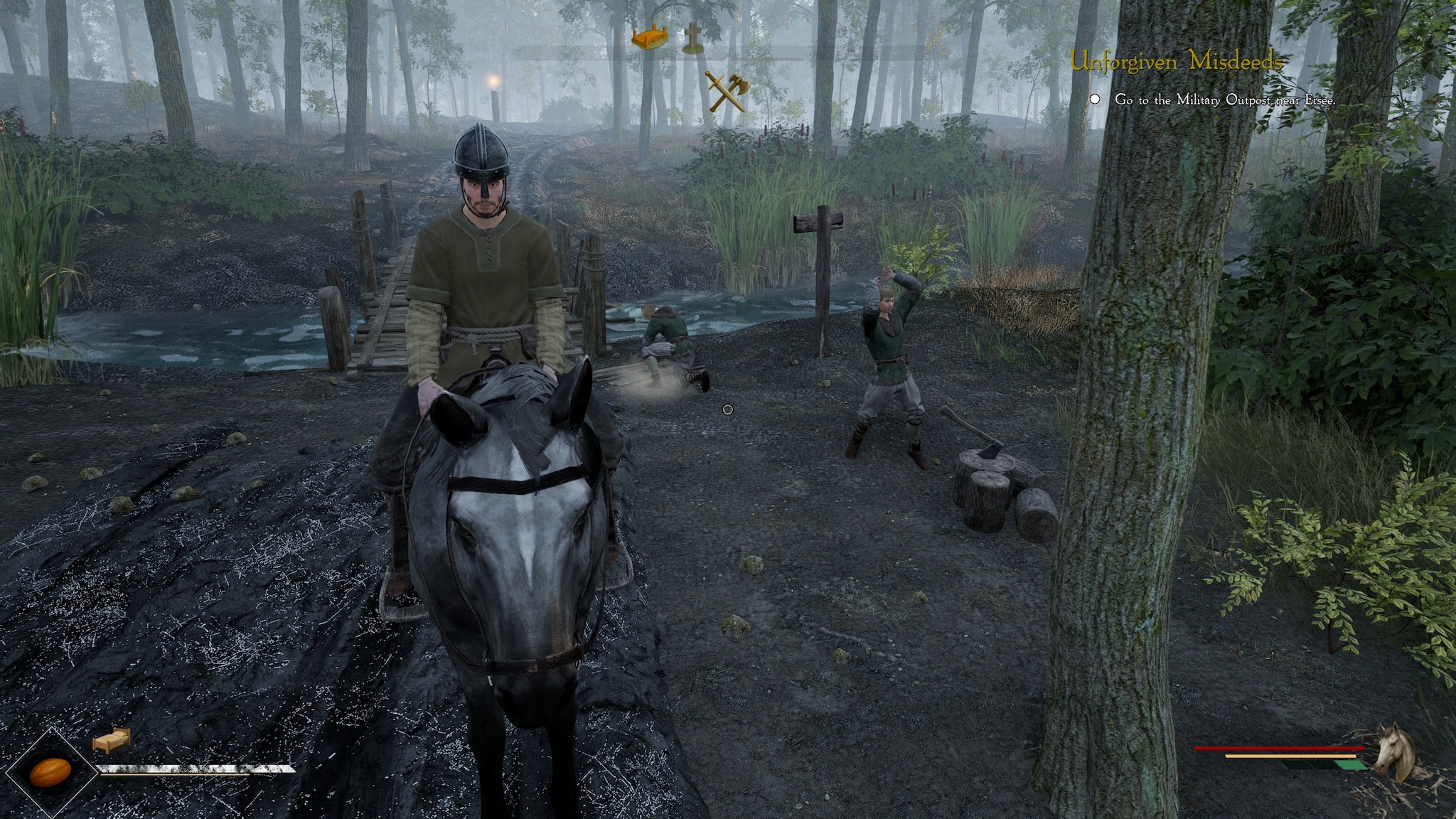Click the bread food status icon
Viewport: 1456px width, 819px height.
tap(50, 772)
